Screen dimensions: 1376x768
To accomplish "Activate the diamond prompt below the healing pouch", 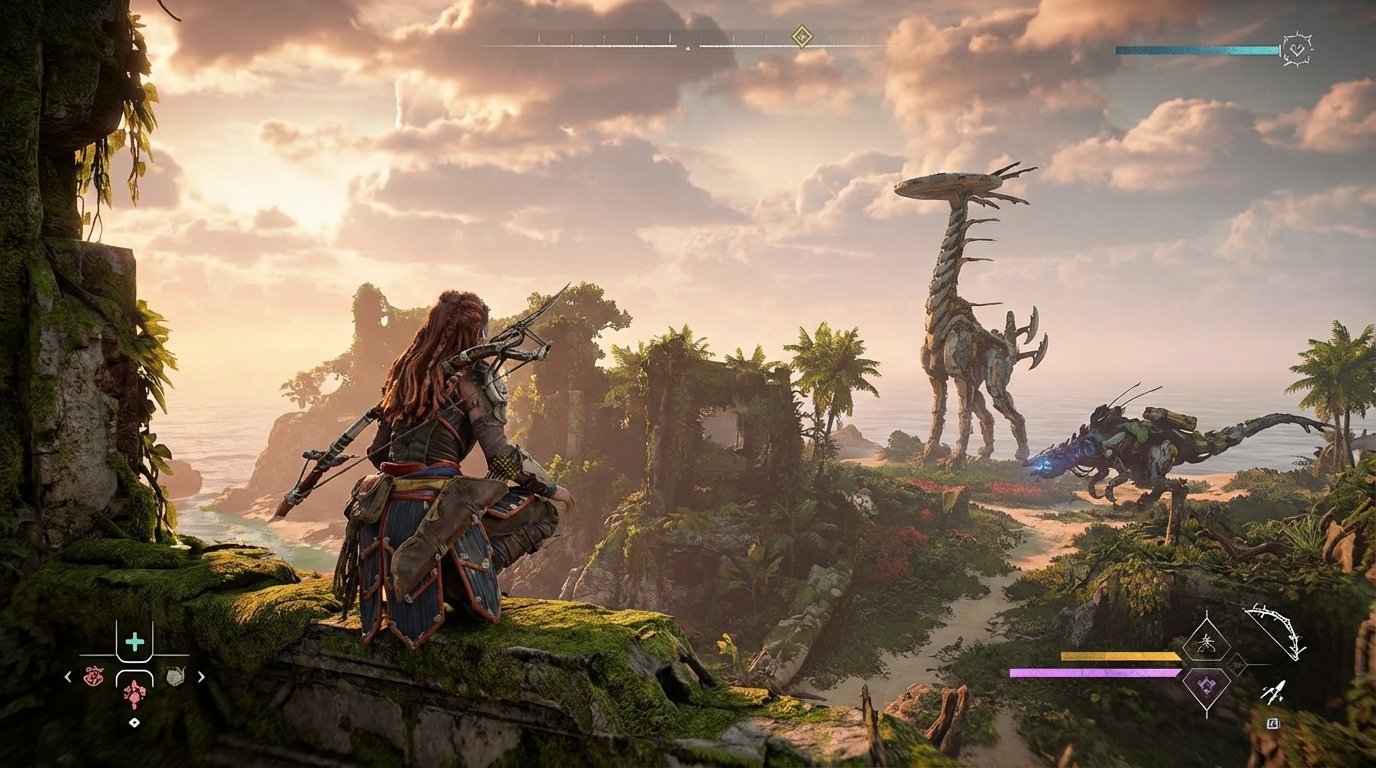I will click(135, 721).
